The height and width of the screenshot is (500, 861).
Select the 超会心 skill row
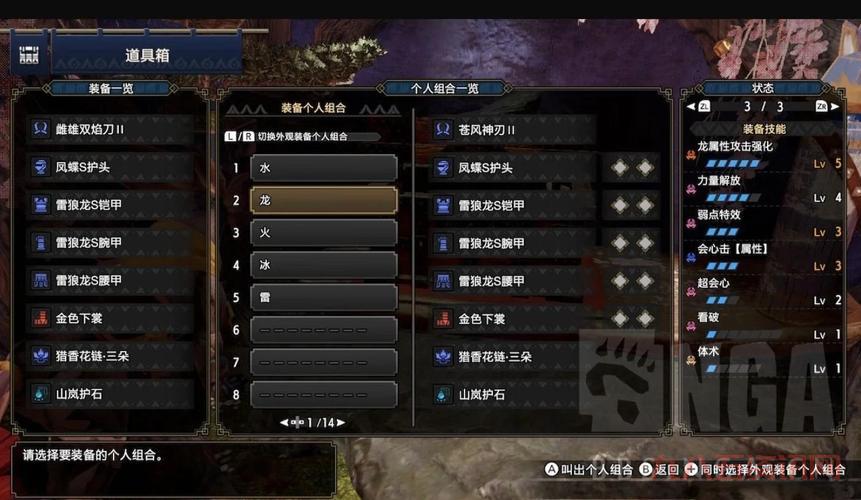click(x=765, y=291)
